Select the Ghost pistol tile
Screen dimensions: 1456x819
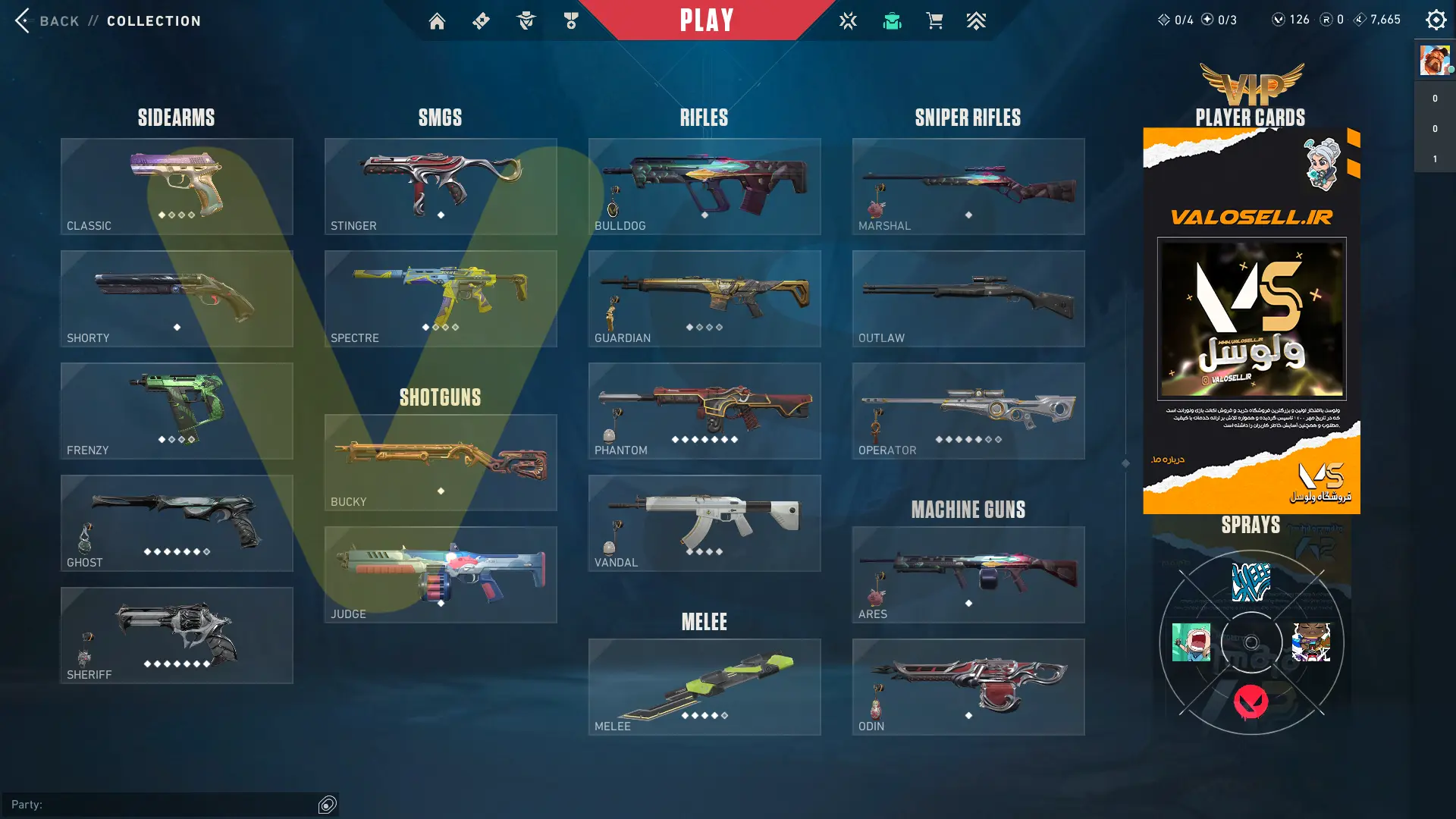click(x=177, y=523)
